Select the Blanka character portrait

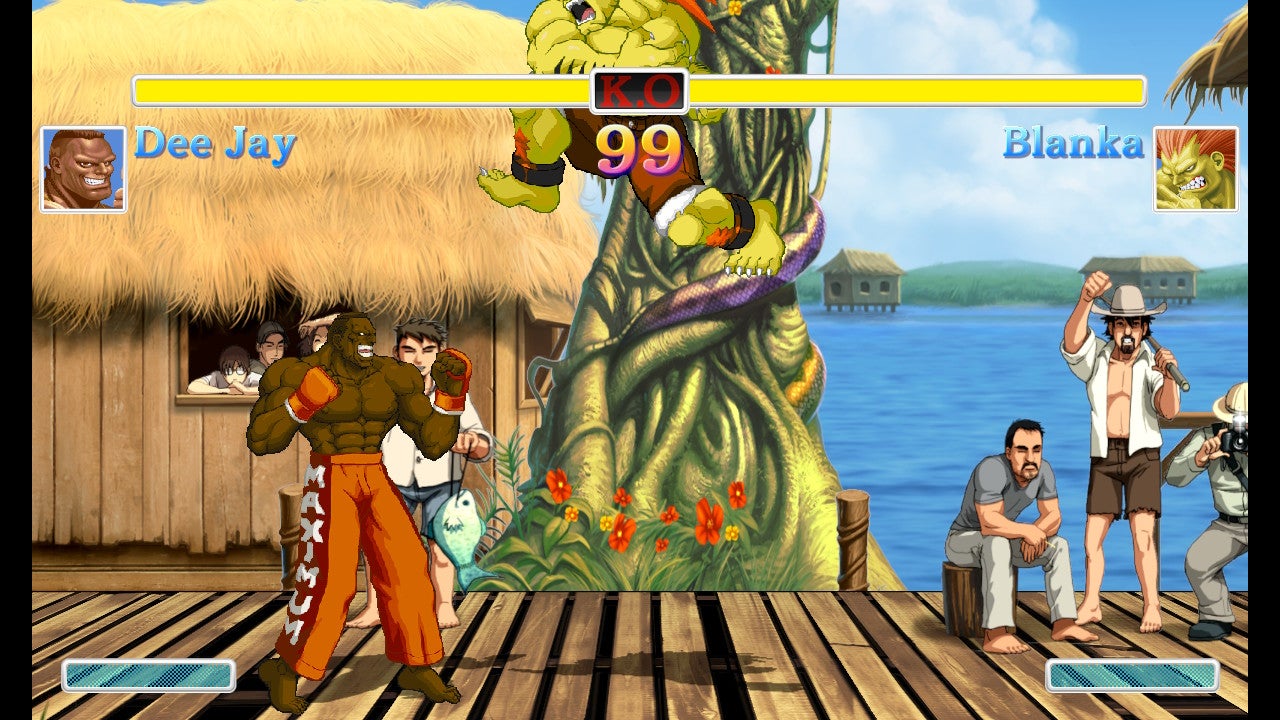1195,167
